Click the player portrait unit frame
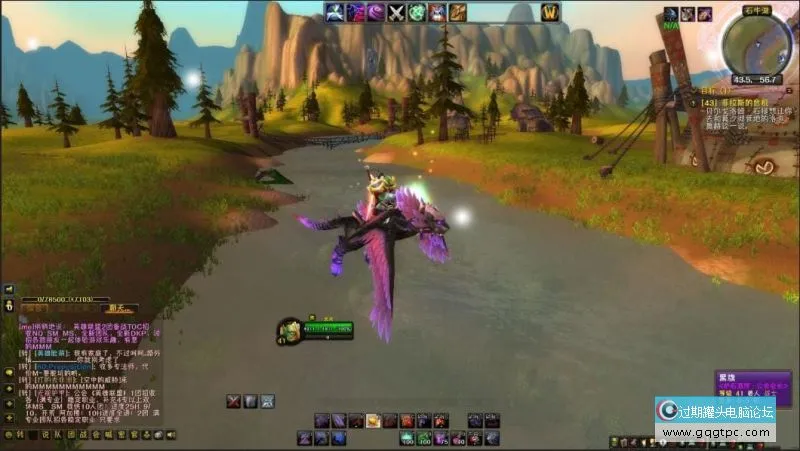This screenshot has width=800, height=451. click(289, 329)
